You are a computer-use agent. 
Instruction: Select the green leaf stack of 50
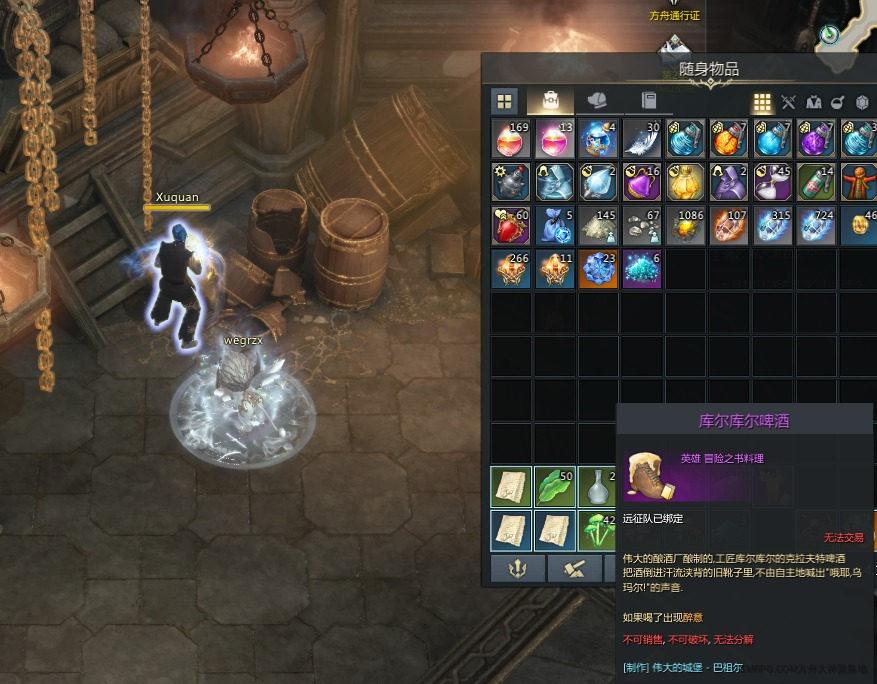(x=555, y=487)
